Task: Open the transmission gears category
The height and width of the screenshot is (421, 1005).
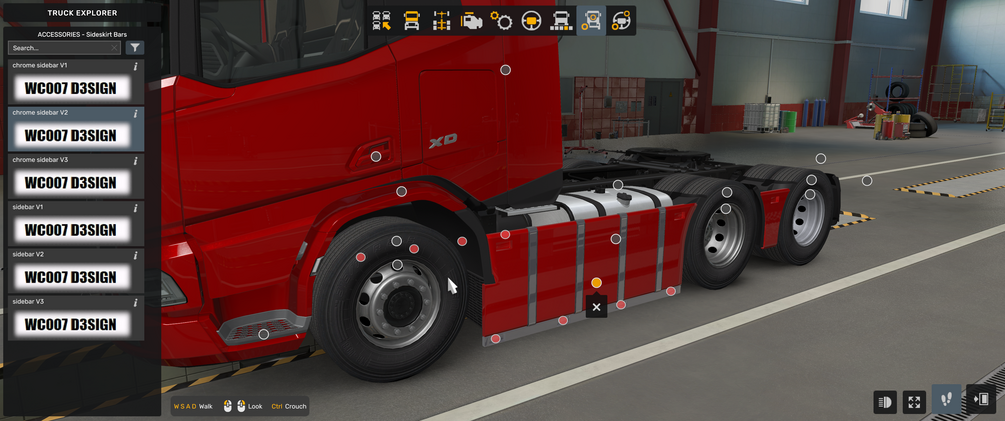Action: pyautogui.click(x=501, y=20)
